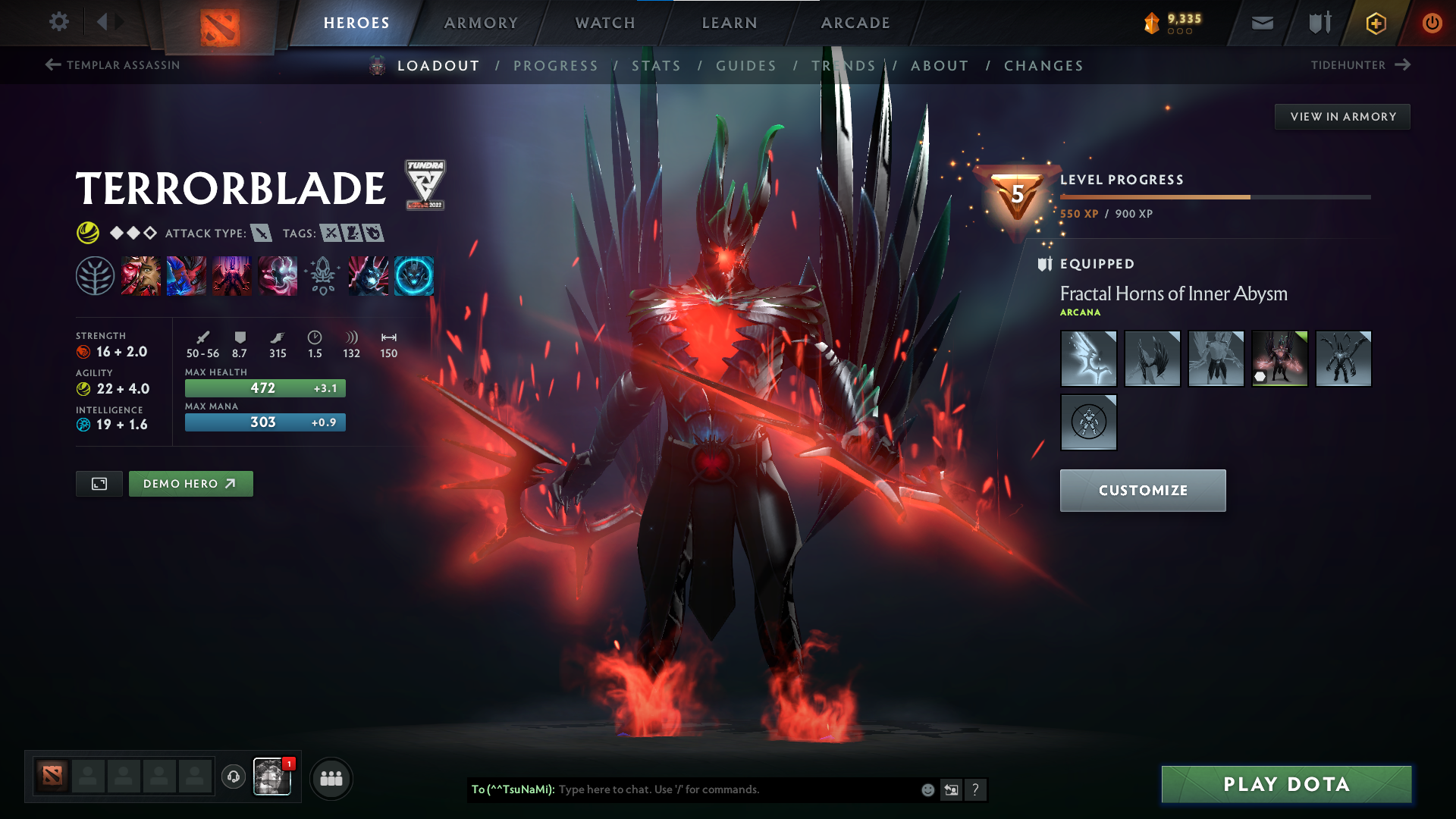
Task: Open the mail notifications envelope icon
Action: [1261, 23]
